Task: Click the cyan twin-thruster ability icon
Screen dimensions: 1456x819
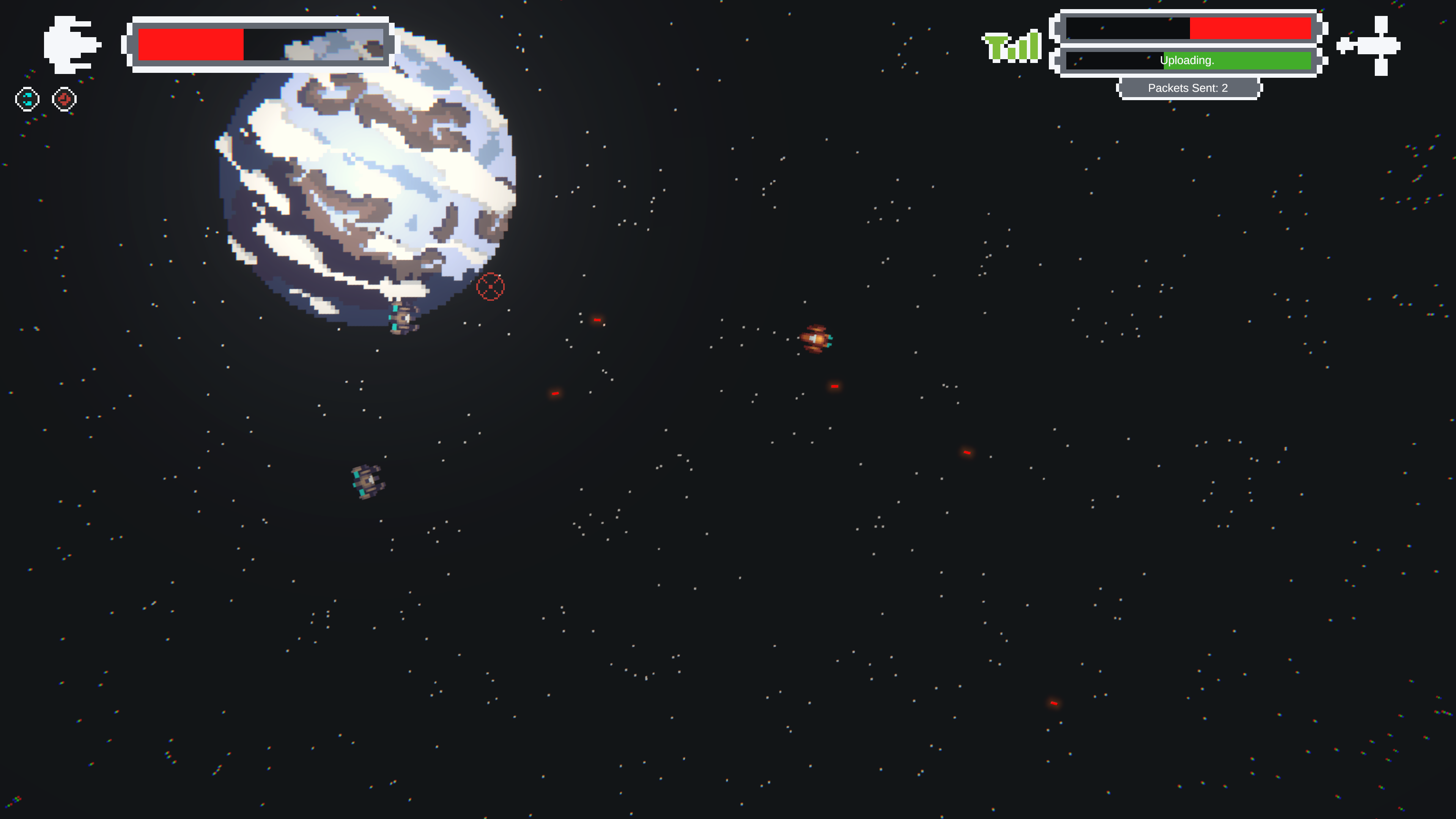Action: click(x=27, y=99)
